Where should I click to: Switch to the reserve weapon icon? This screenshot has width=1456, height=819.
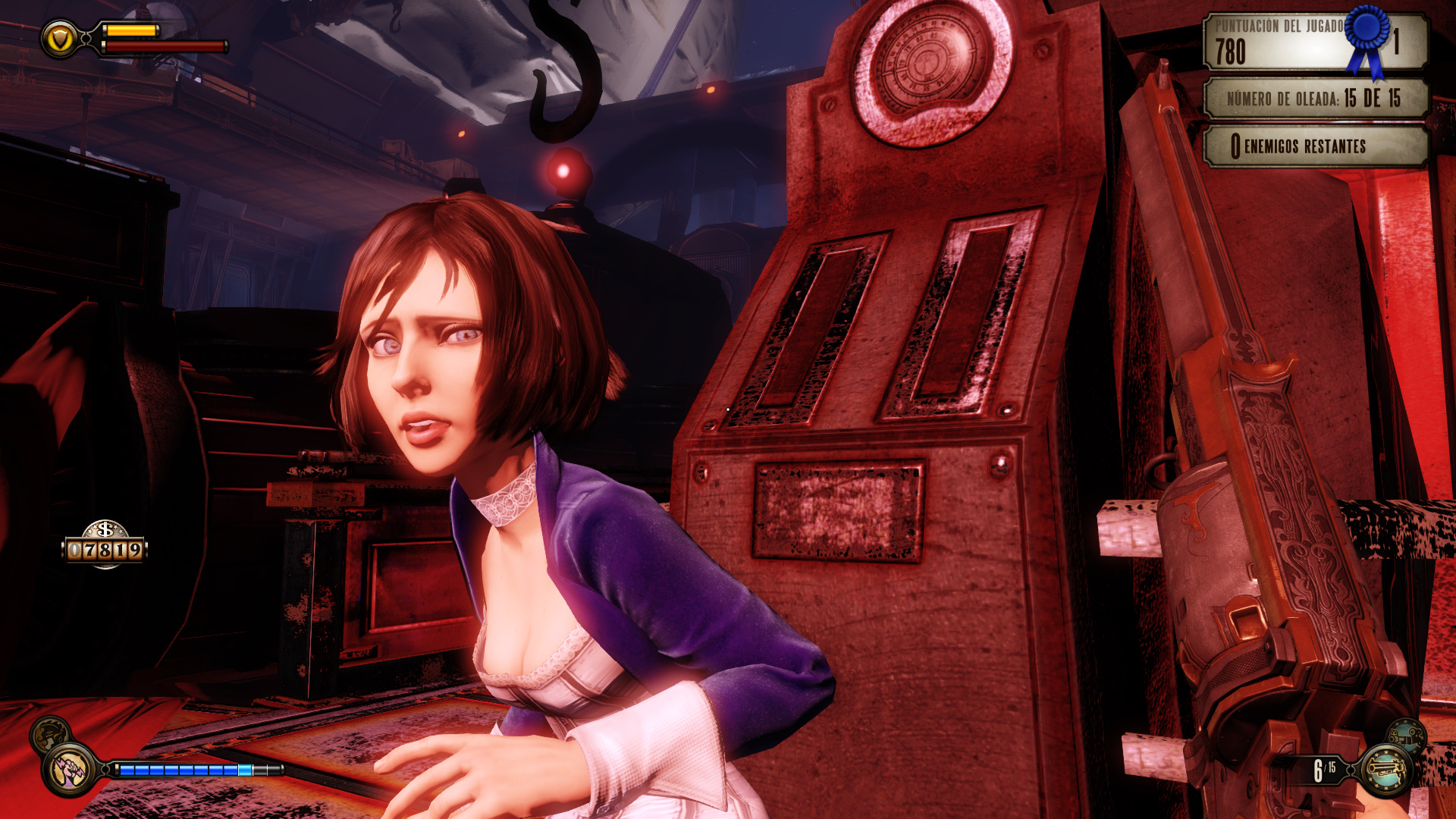click(1405, 734)
